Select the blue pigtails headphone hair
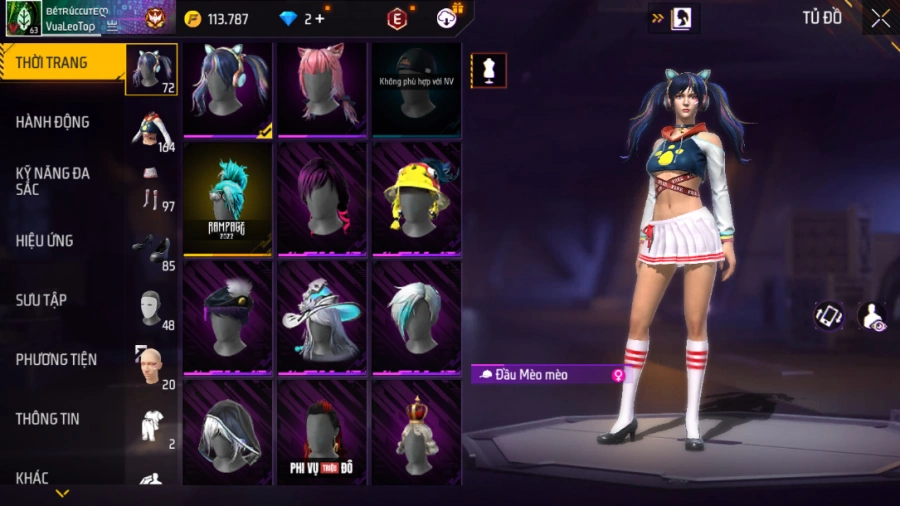Image resolution: width=900 pixels, height=506 pixels. (x=227, y=88)
